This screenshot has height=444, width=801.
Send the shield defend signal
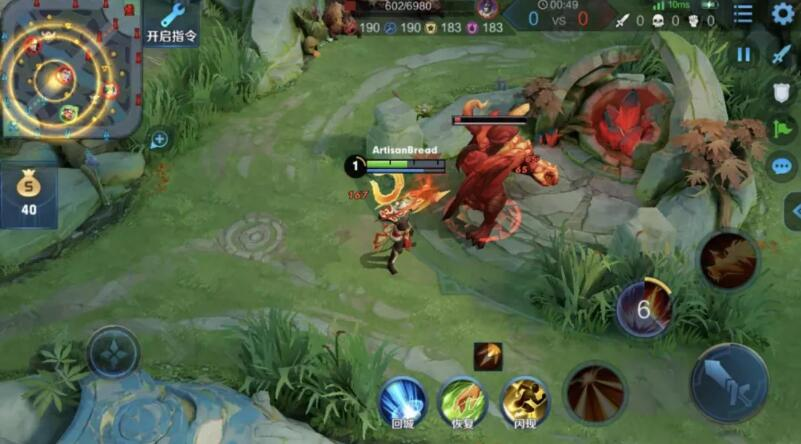point(781,92)
